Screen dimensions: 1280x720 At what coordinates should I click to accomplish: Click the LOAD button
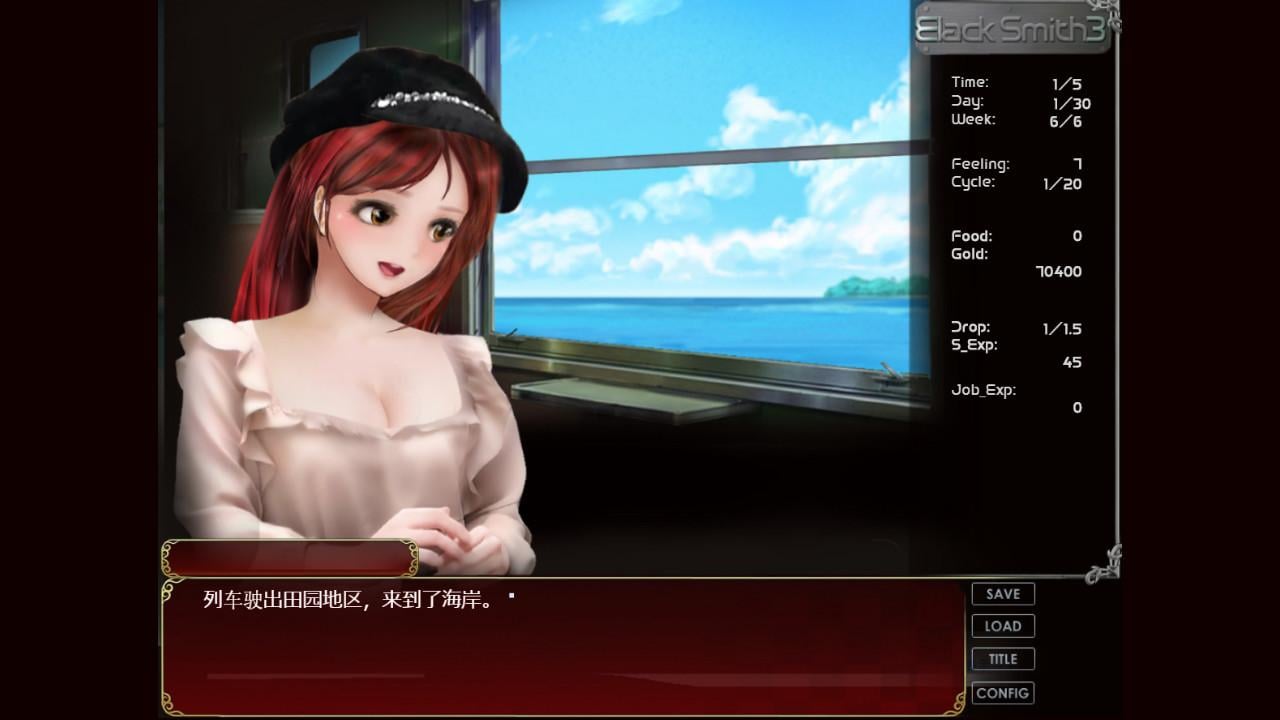pos(1002,626)
